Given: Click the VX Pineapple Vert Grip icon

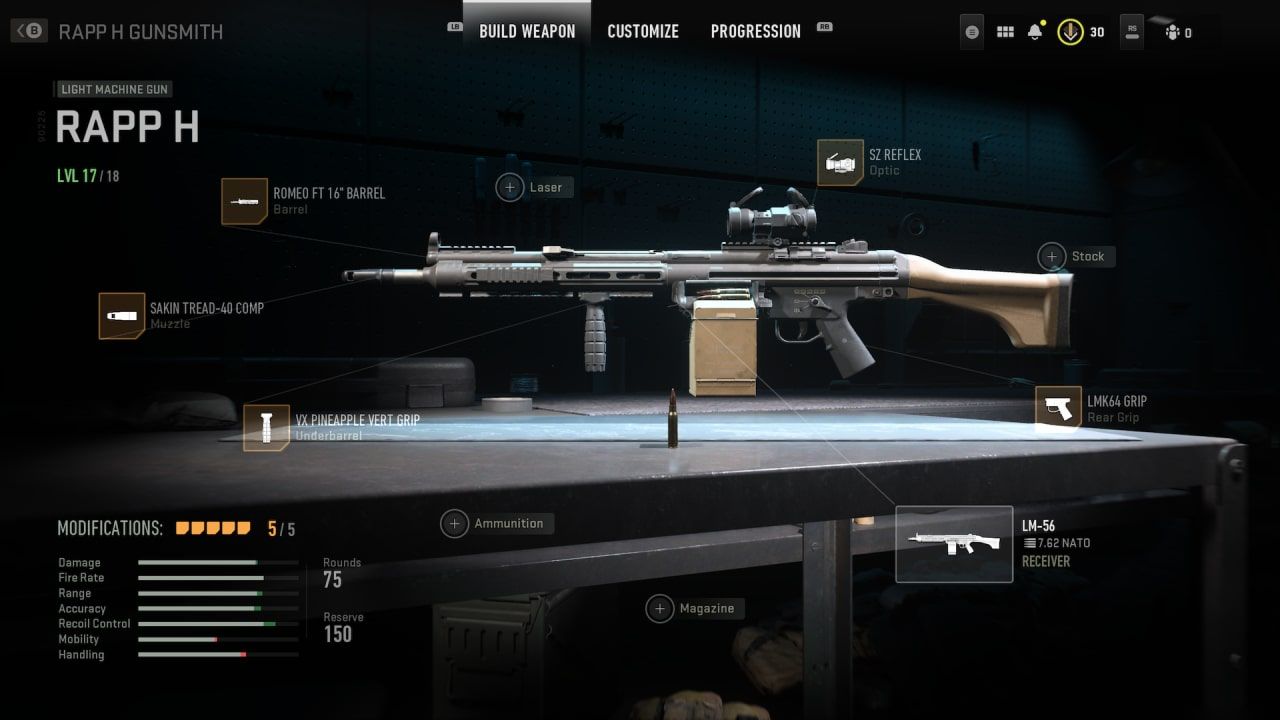Looking at the screenshot, I should (266, 427).
